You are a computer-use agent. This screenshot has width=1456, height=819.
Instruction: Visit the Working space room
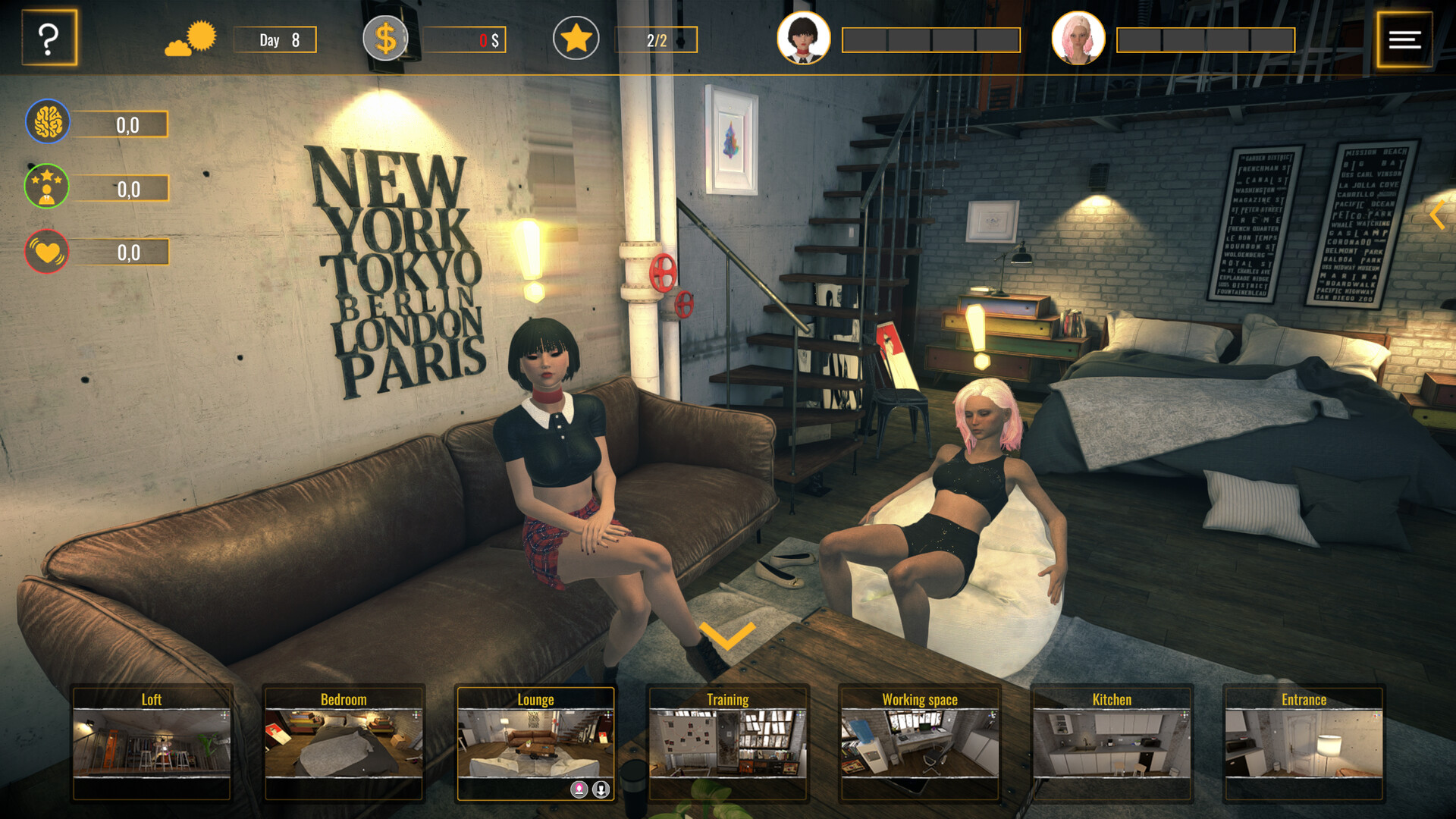[x=920, y=742]
